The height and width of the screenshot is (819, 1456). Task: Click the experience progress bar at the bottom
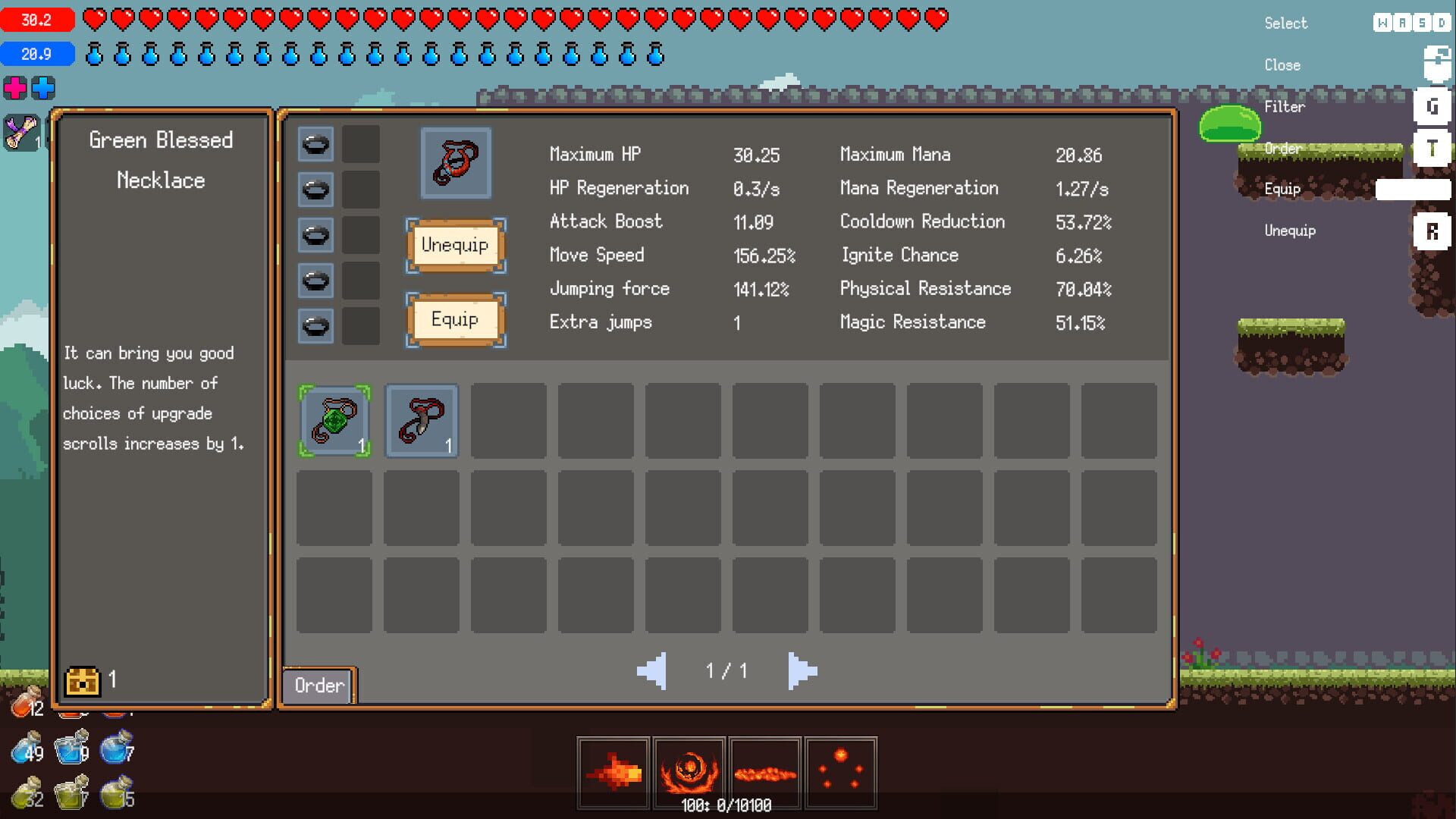[726, 806]
